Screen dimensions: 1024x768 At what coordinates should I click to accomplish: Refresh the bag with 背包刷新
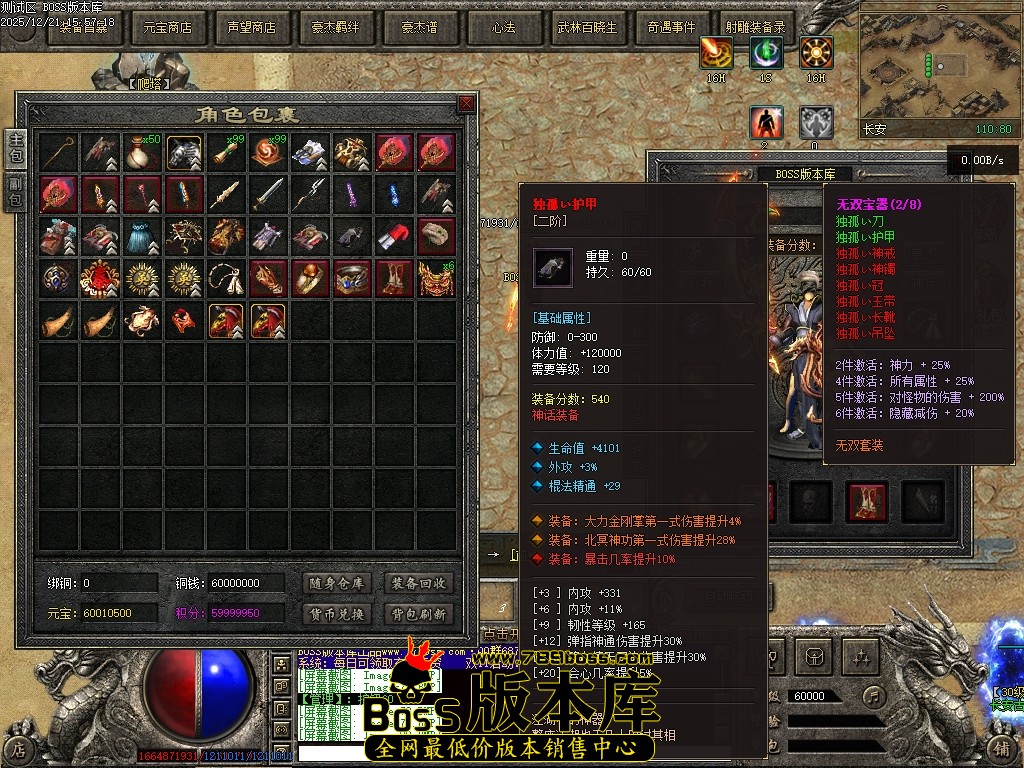(419, 613)
